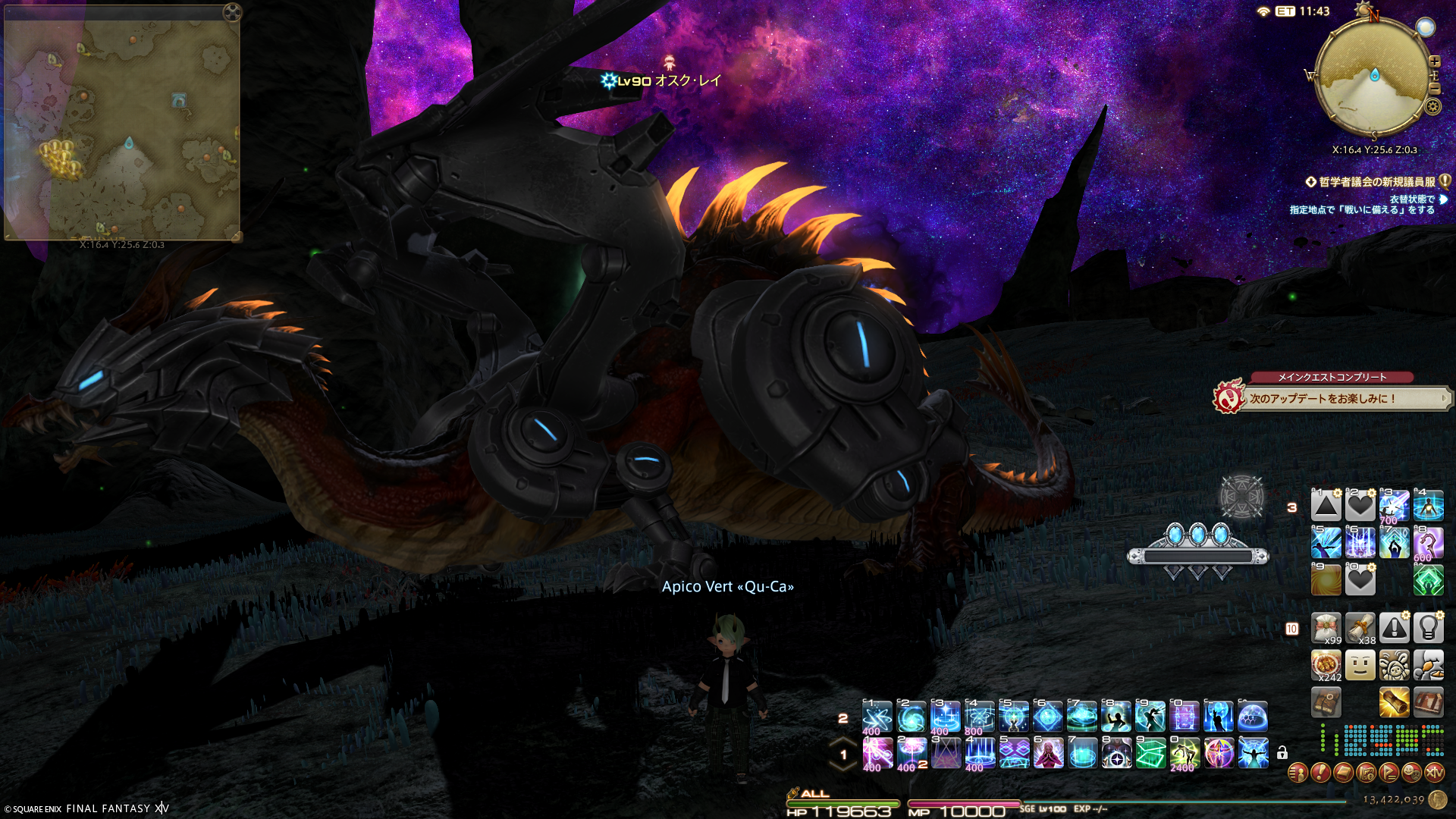Toggle the hotbar padlock
This screenshot has width=1456, height=819.
(1282, 753)
